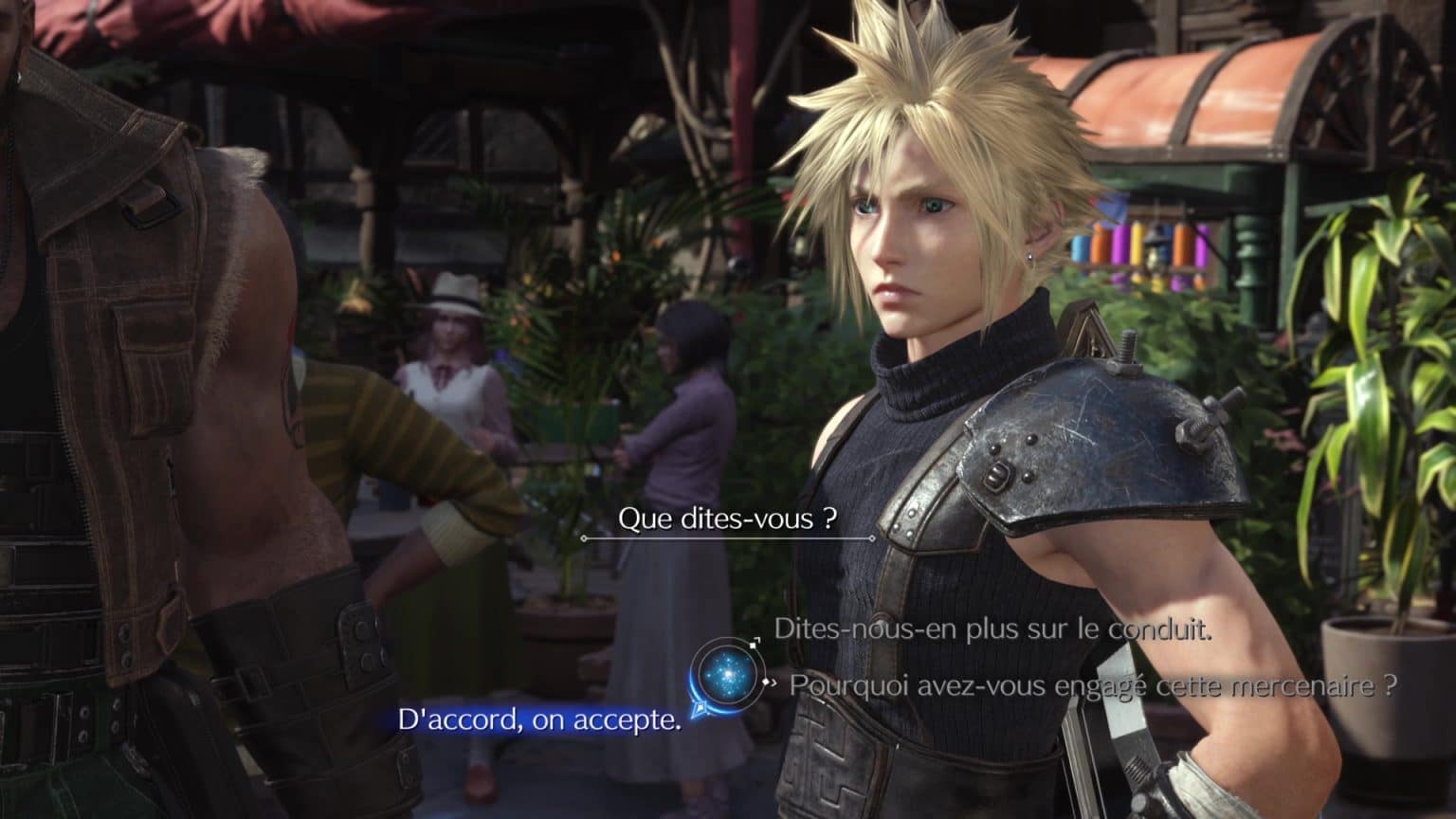Click the chevron arrow pointing to 'Pourquoi avez-vous engagé'
The width and height of the screenshot is (1456, 819).
[x=774, y=682]
